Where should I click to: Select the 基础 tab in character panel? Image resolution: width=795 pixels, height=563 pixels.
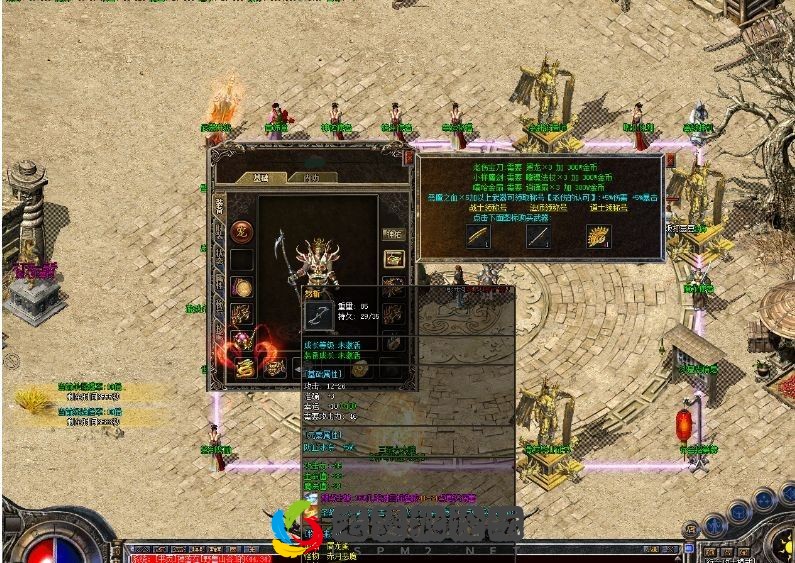pos(261,177)
